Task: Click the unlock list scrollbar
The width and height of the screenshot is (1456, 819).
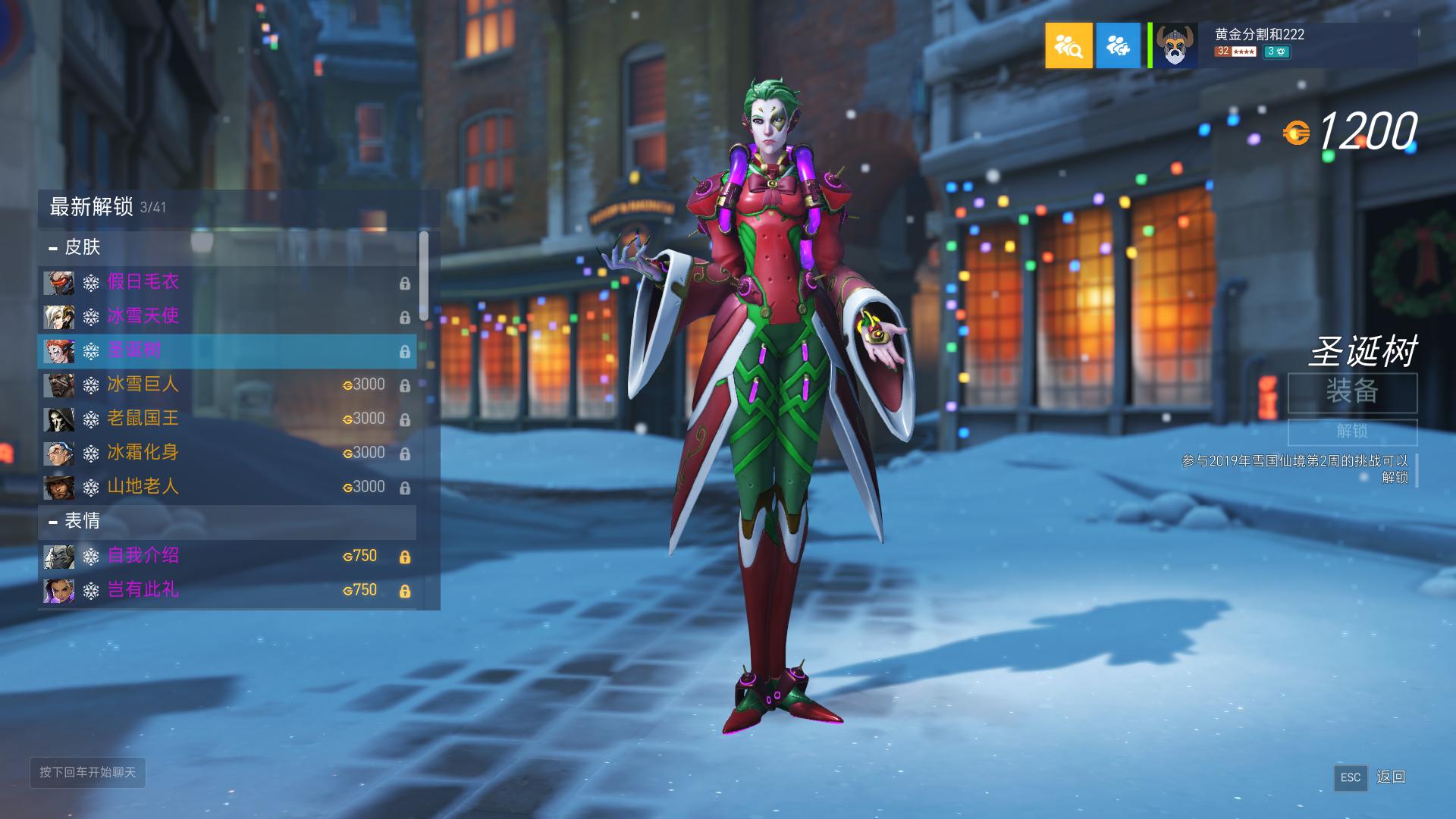Action: (424, 275)
